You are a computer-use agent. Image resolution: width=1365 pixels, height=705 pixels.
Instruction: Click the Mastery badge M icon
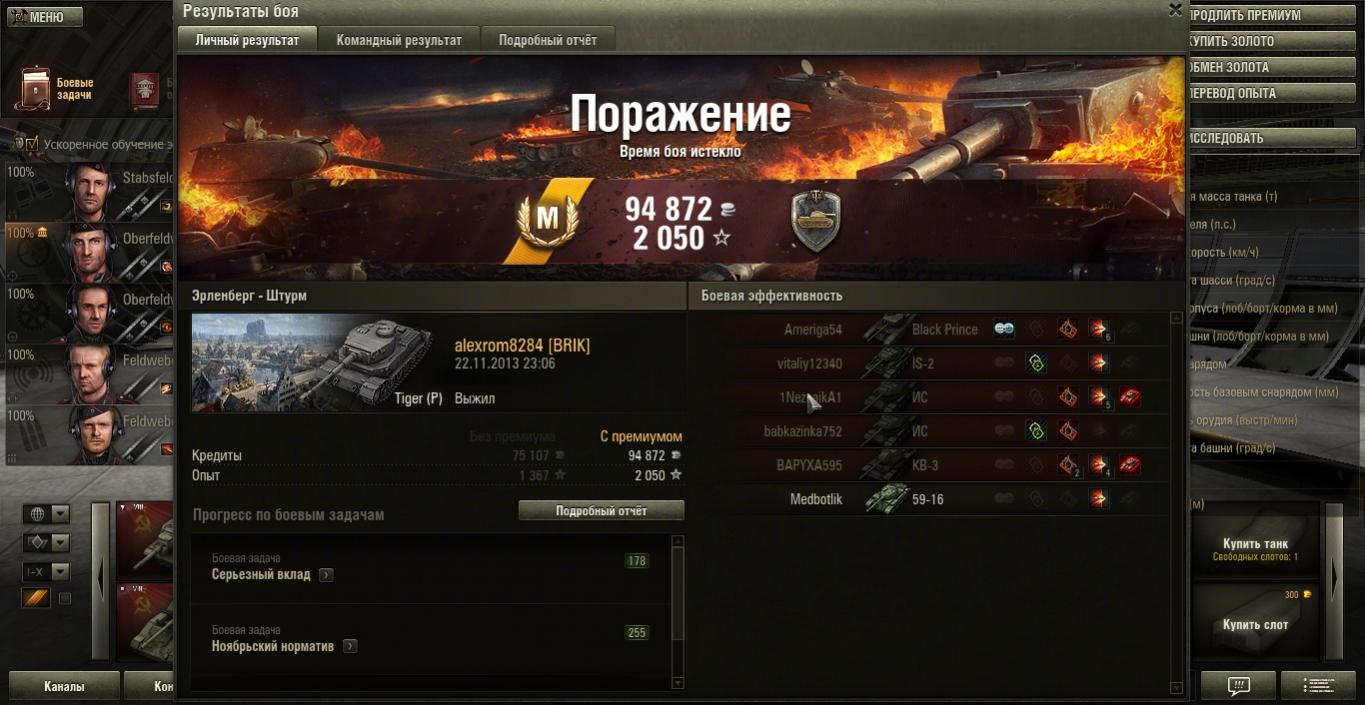[x=547, y=220]
